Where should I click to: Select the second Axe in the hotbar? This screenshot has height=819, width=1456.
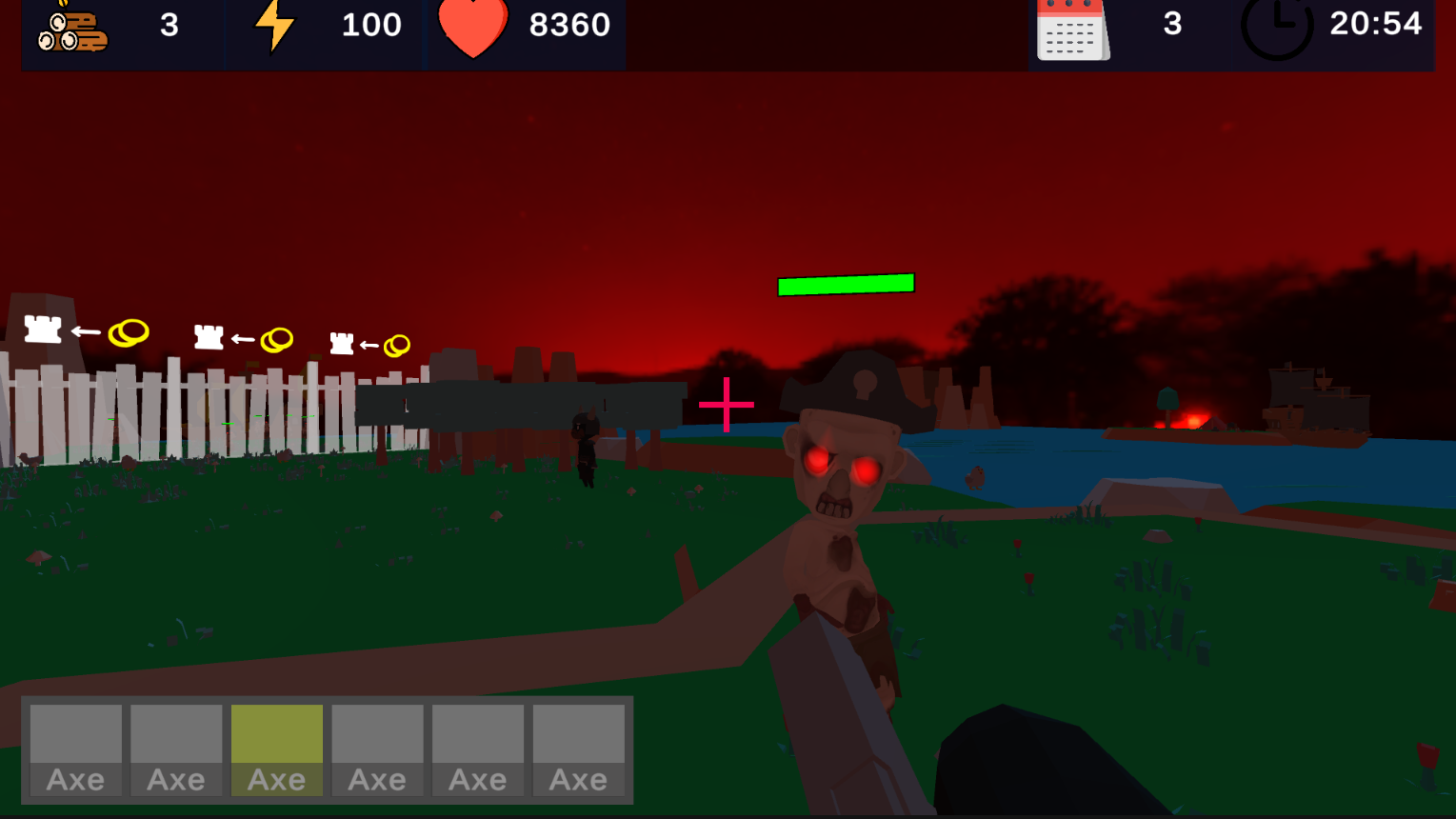(x=176, y=749)
